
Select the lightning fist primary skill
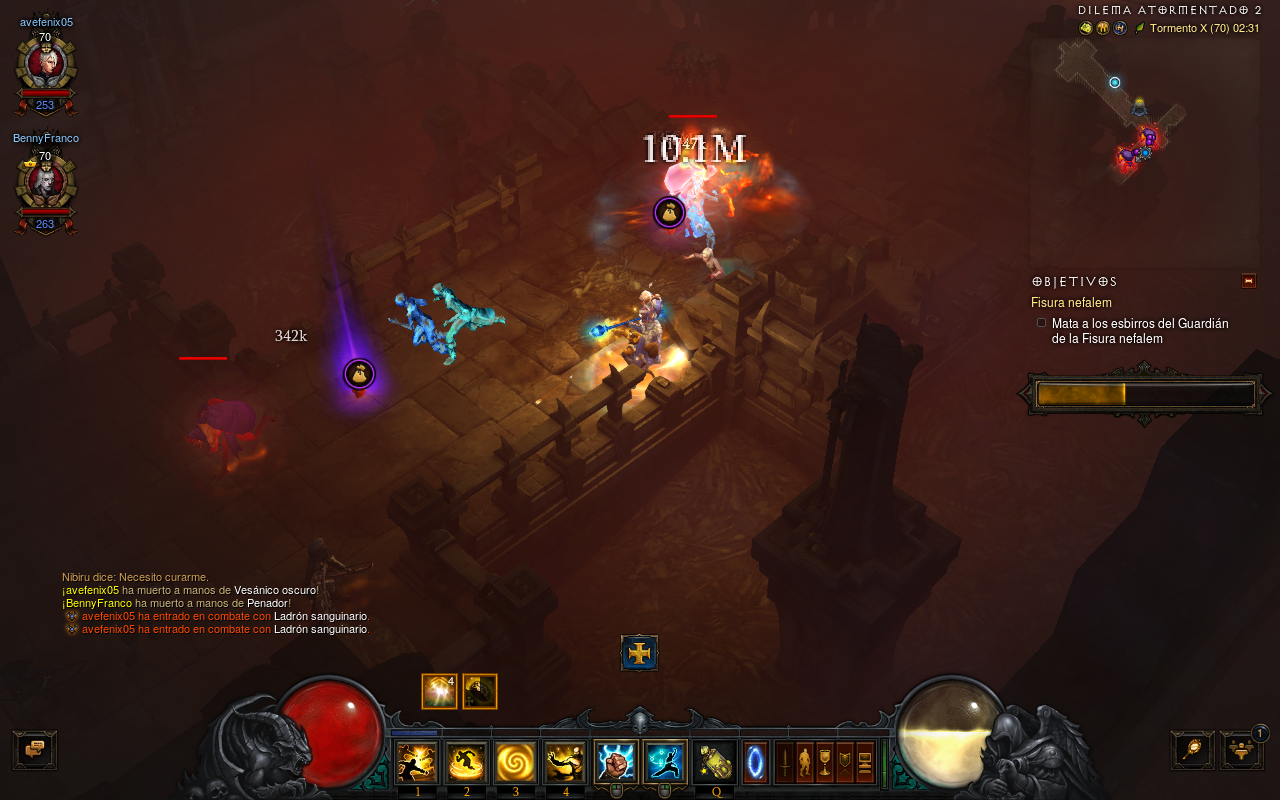coord(616,762)
